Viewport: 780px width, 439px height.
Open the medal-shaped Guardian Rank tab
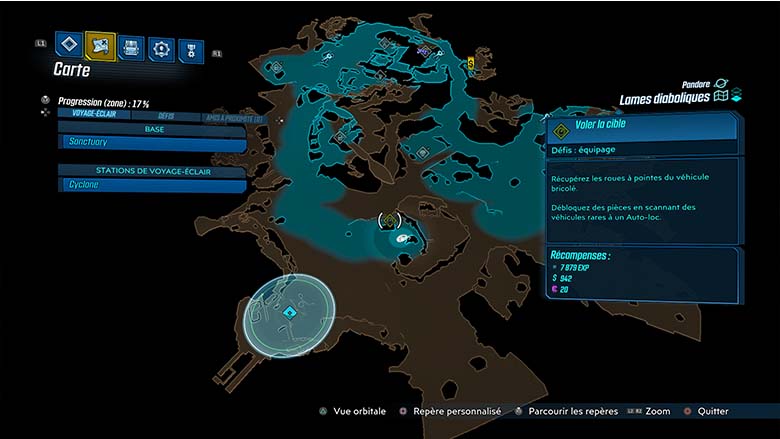pos(190,49)
